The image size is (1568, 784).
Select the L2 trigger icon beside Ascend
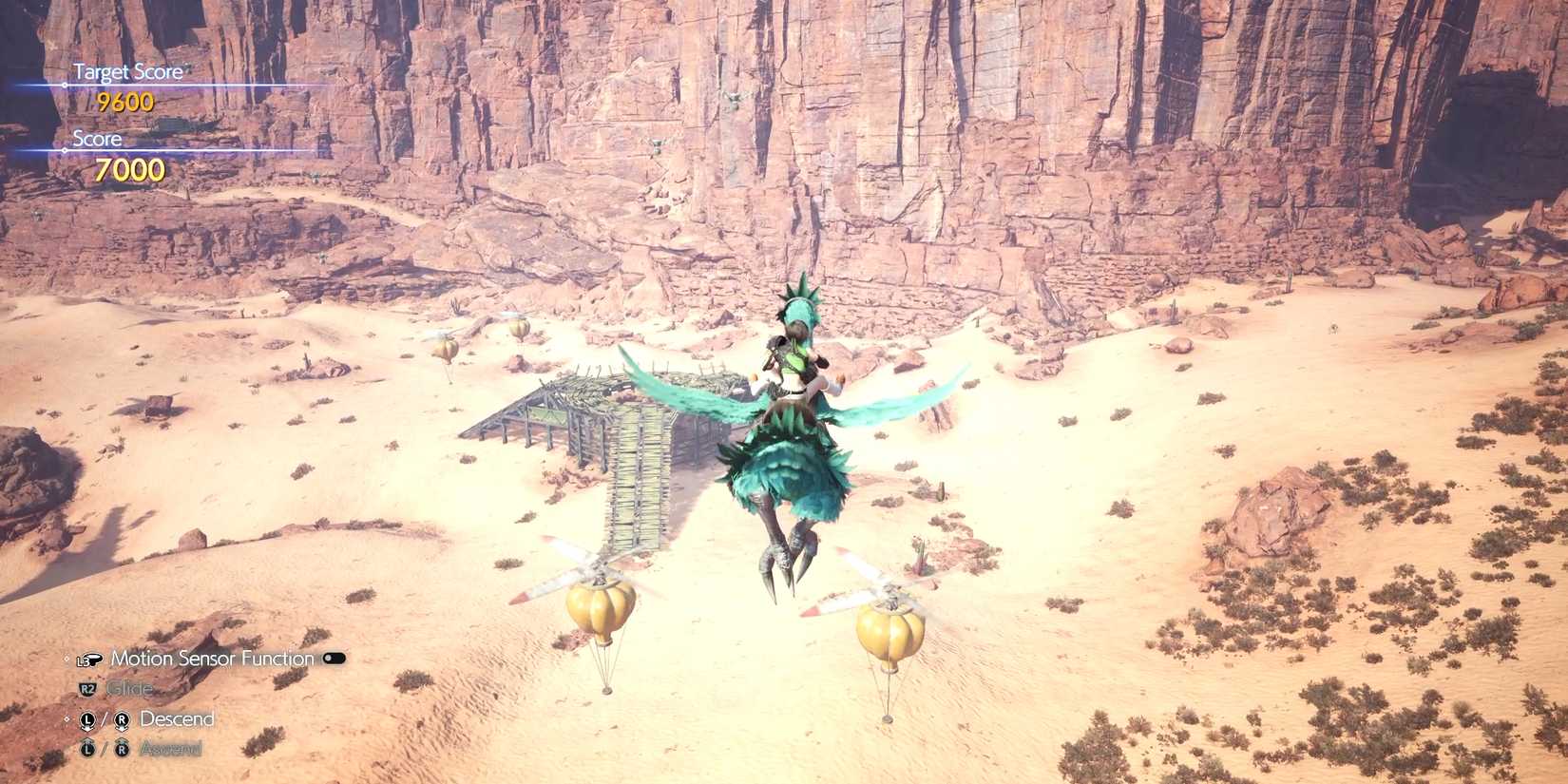click(87, 748)
